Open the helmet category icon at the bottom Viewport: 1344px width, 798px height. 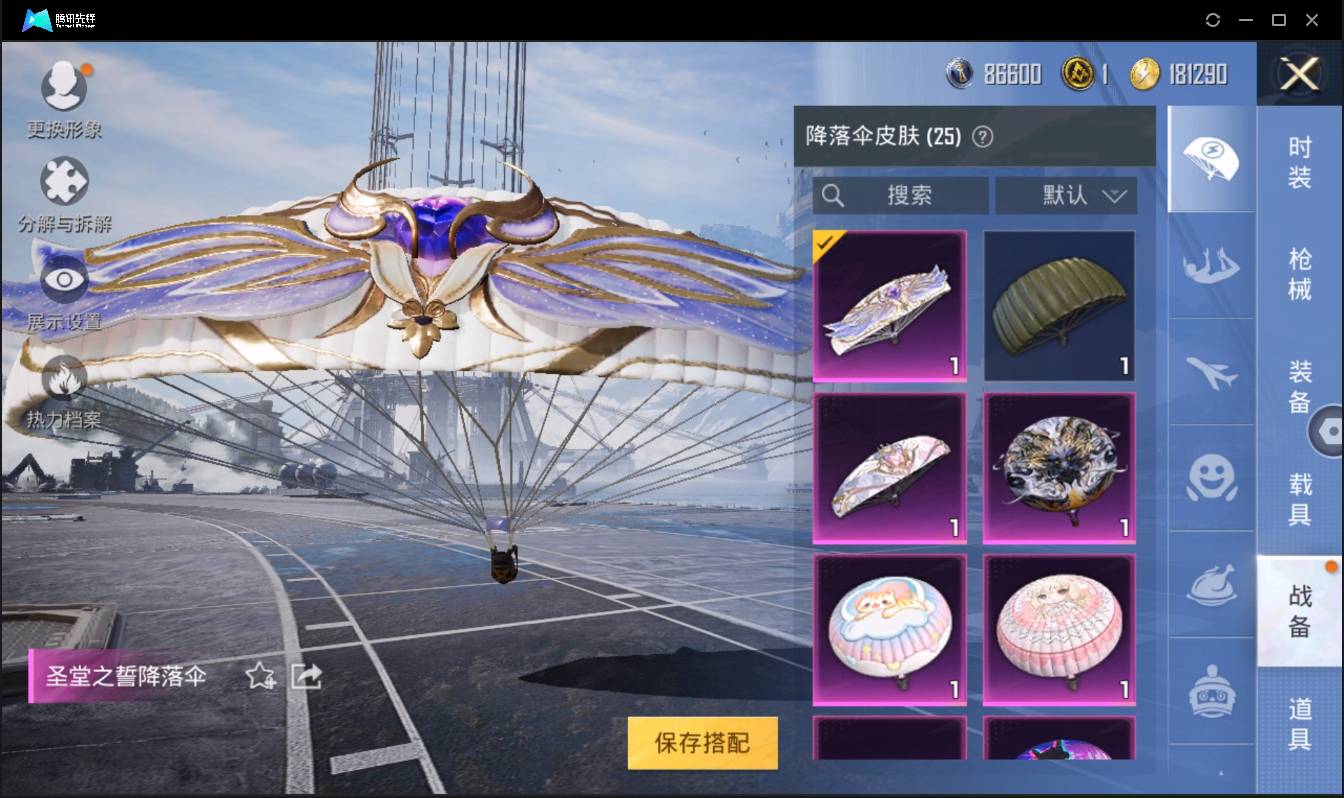(x=1210, y=690)
